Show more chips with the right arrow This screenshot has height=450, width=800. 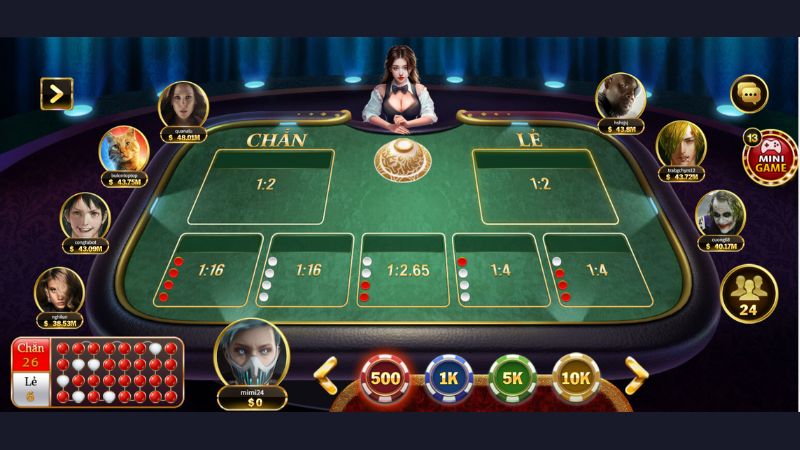coord(636,376)
